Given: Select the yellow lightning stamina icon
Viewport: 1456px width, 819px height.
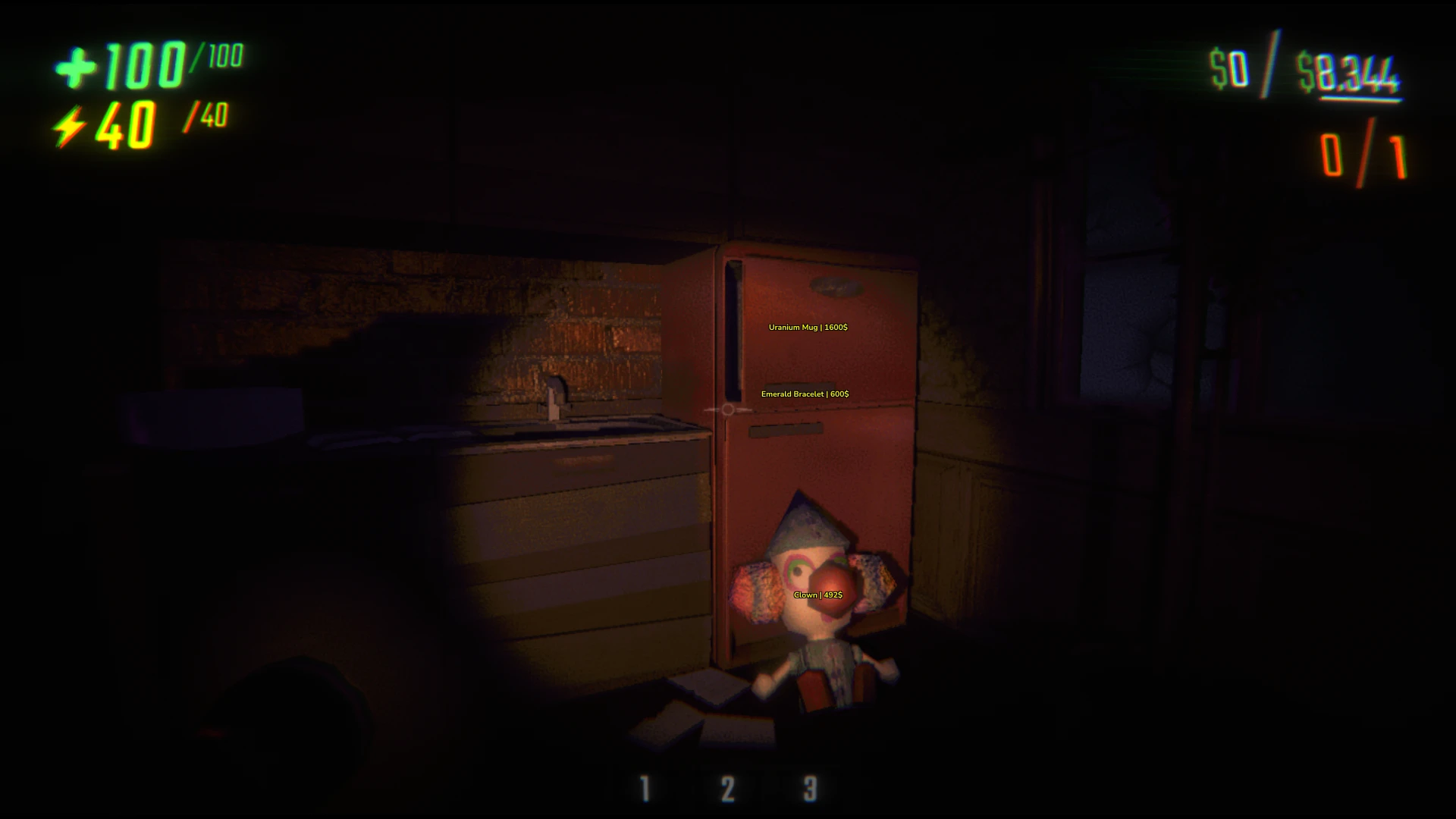Looking at the screenshot, I should tap(72, 124).
